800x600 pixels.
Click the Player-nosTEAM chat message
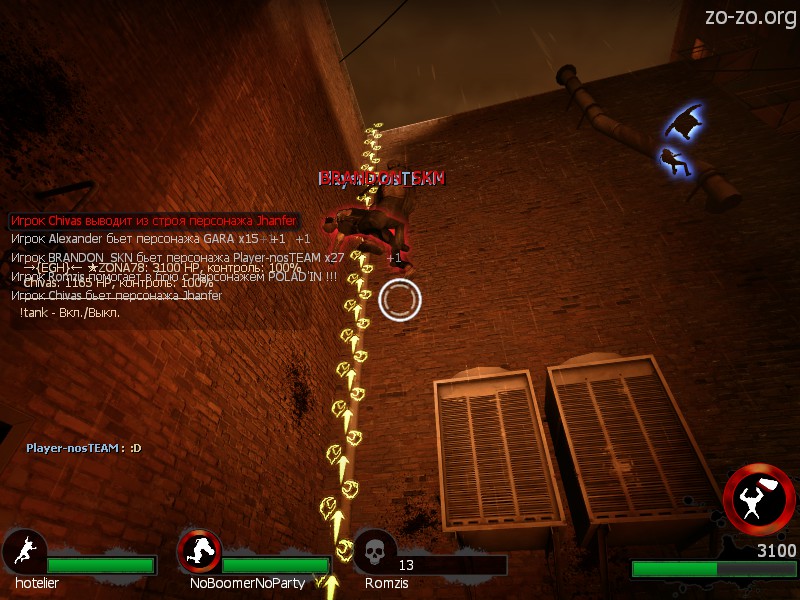pyautogui.click(x=84, y=448)
